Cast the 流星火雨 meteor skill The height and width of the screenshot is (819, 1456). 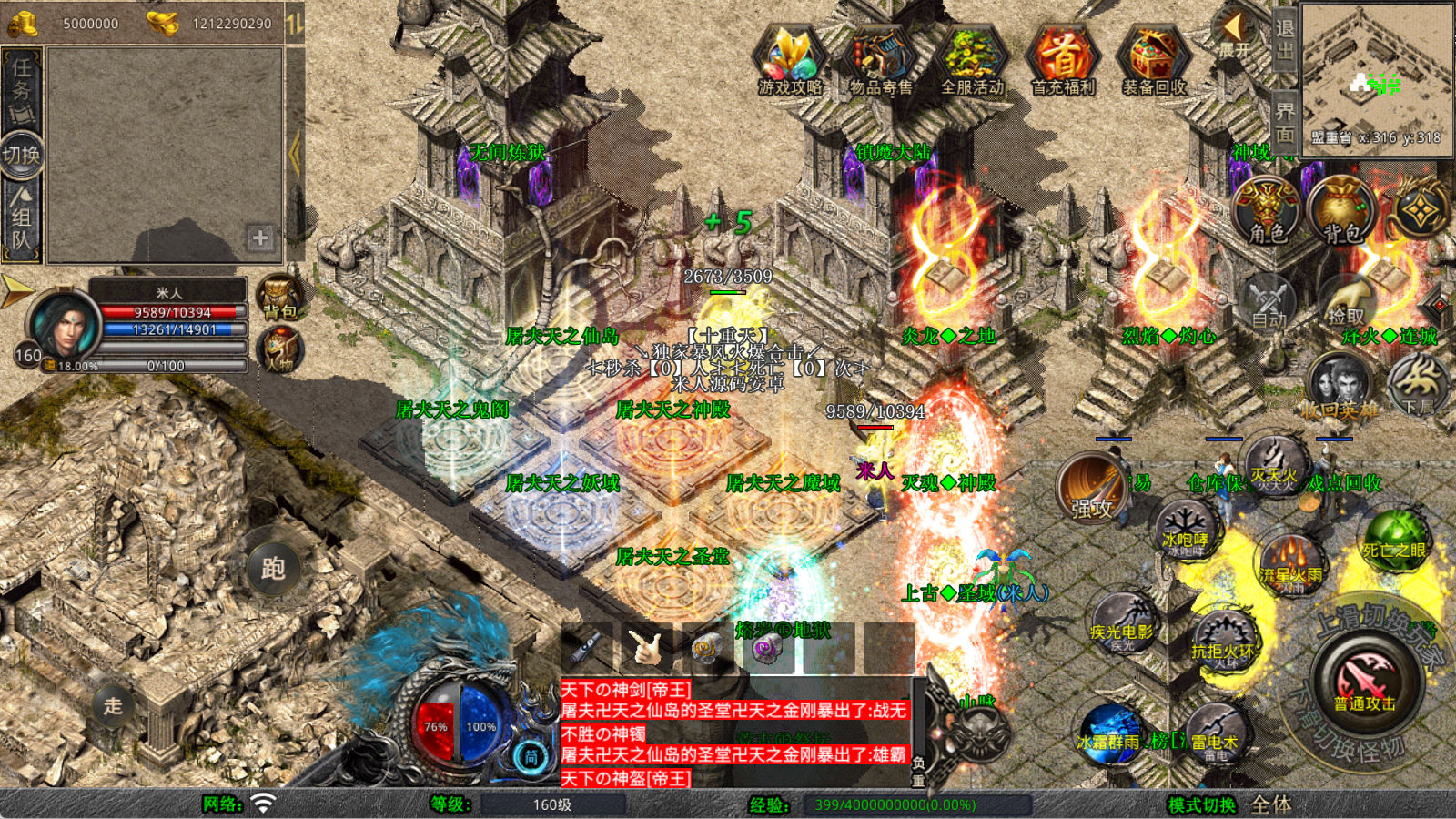(1290, 562)
